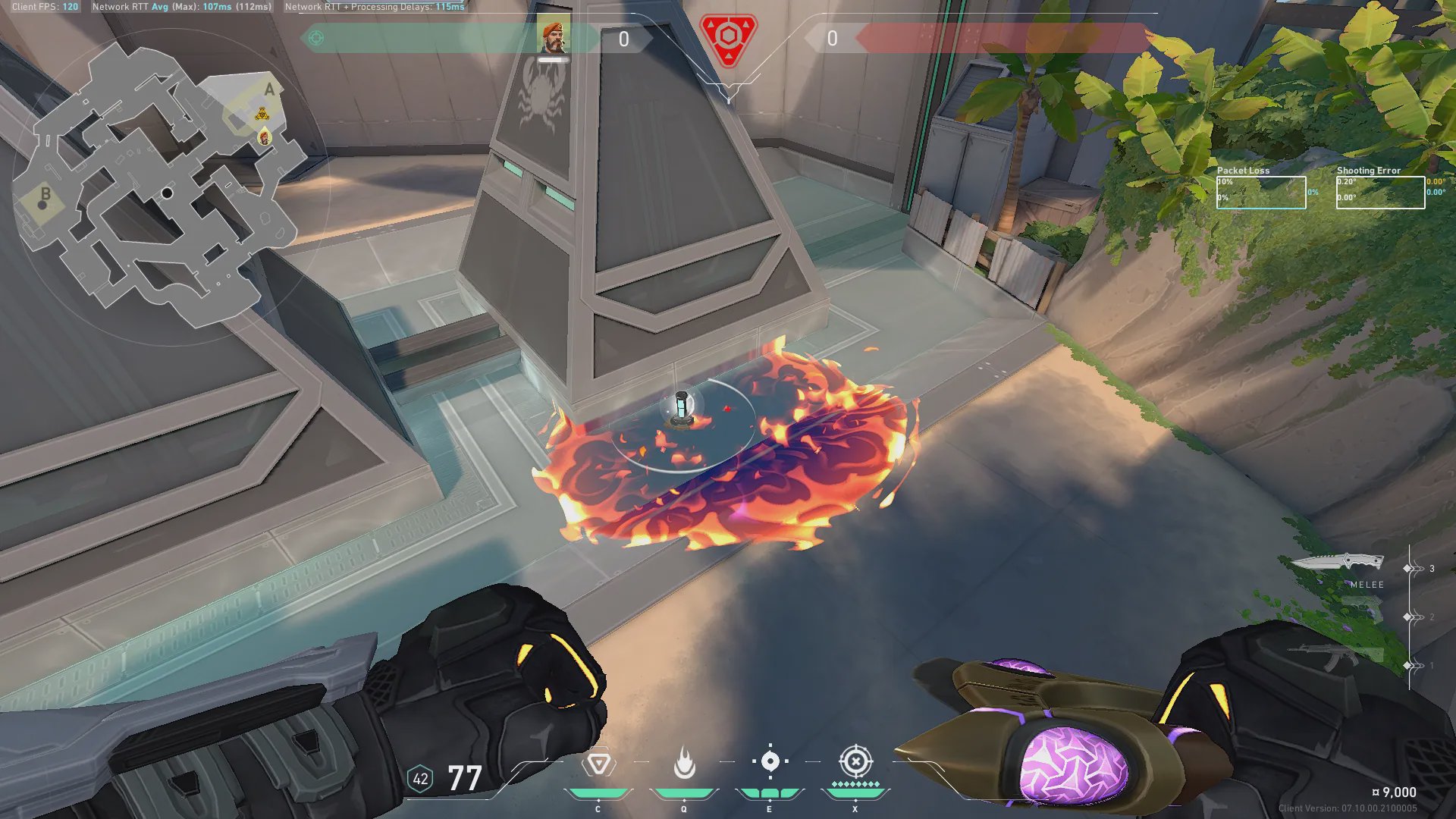Click the A site marker on minimap

point(268,90)
